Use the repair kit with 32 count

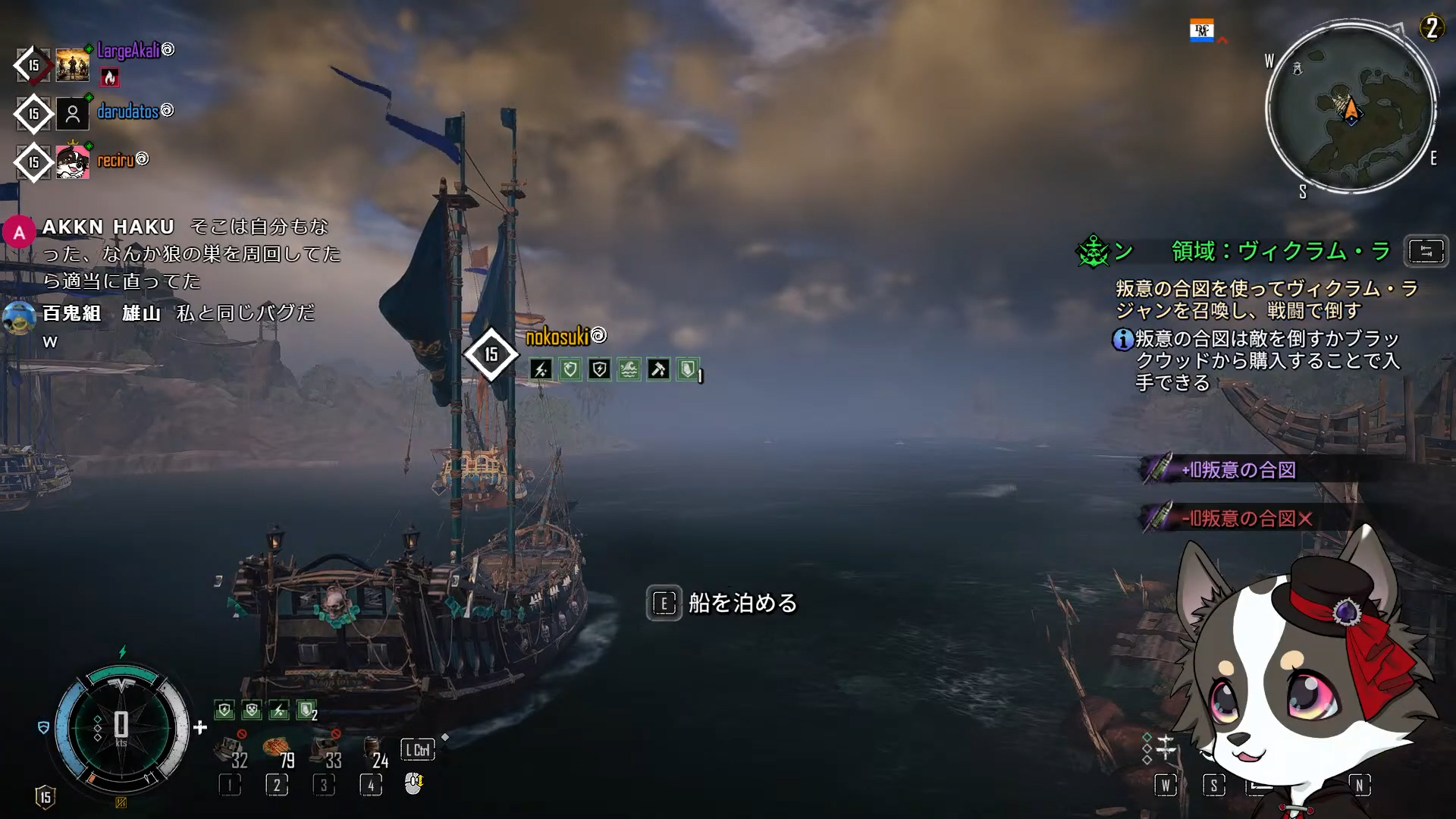230,751
